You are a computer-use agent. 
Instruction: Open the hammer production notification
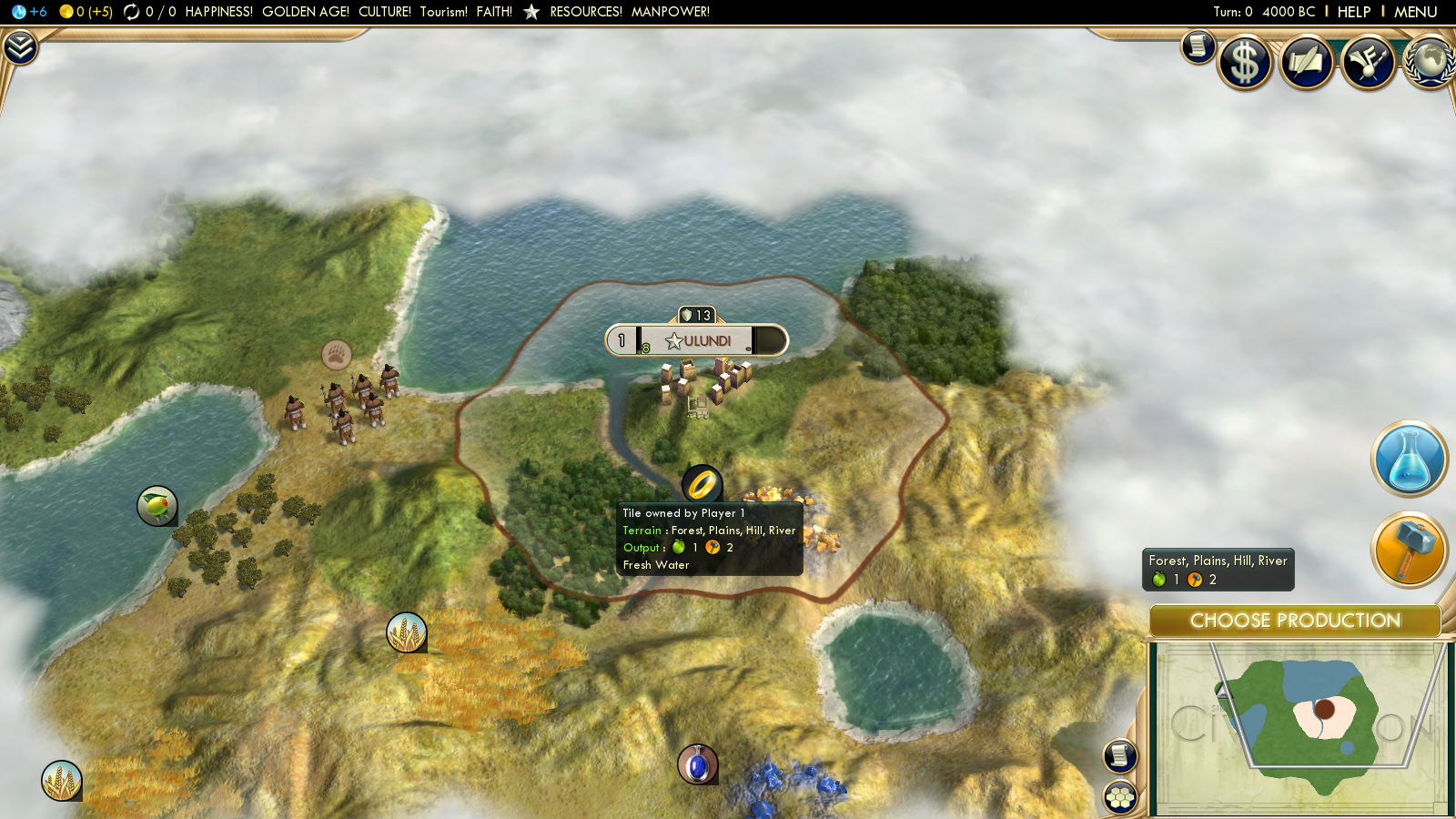pos(1409,550)
